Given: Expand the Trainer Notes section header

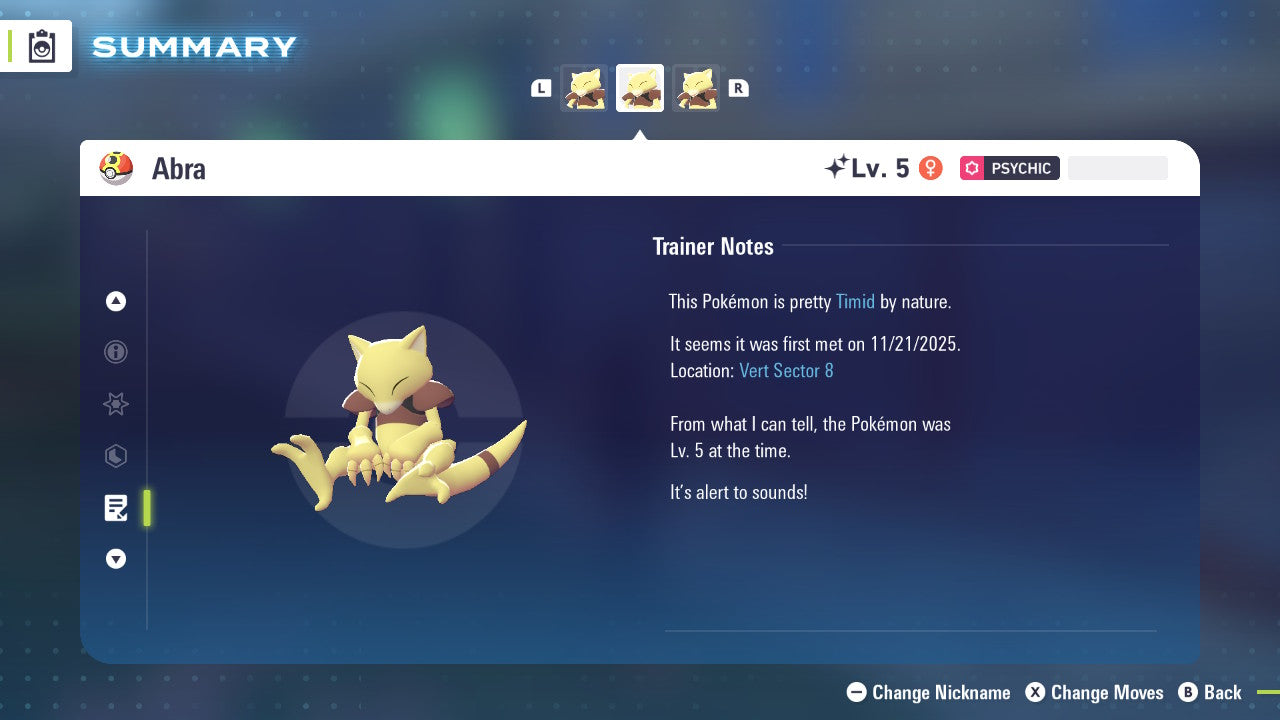Looking at the screenshot, I should pyautogui.click(x=713, y=246).
